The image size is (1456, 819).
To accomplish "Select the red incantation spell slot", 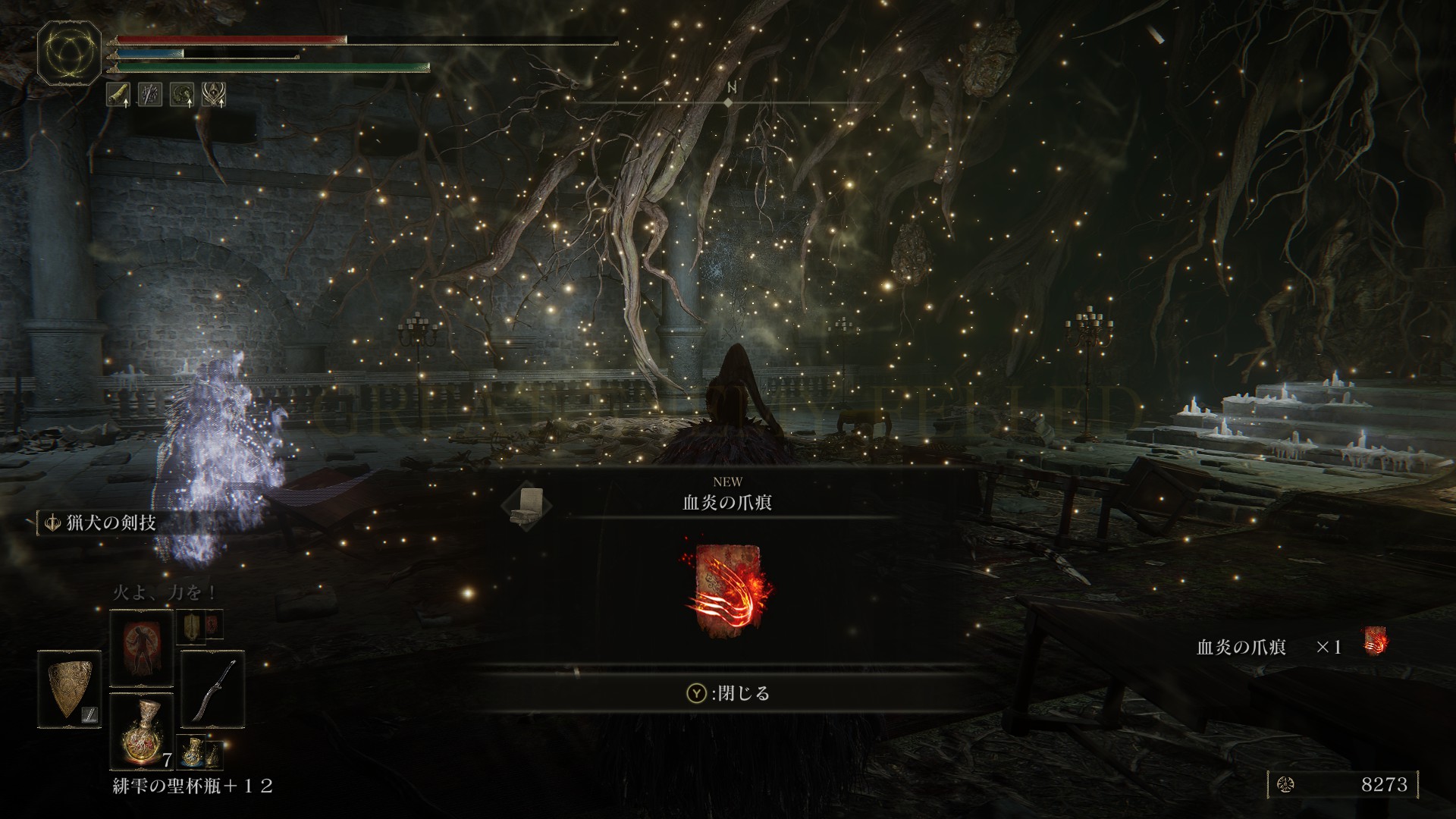I will (142, 647).
